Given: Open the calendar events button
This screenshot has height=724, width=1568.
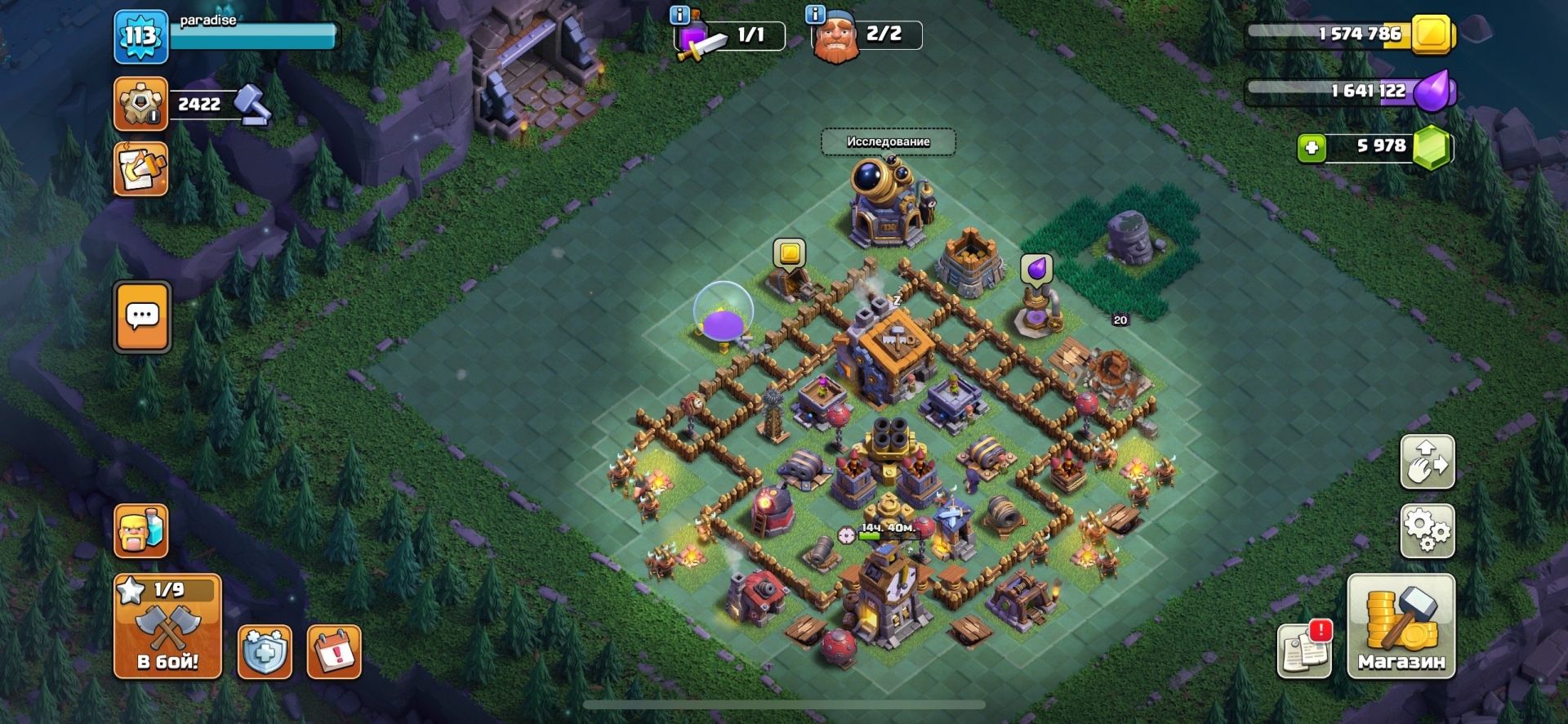Looking at the screenshot, I should pos(334,652).
